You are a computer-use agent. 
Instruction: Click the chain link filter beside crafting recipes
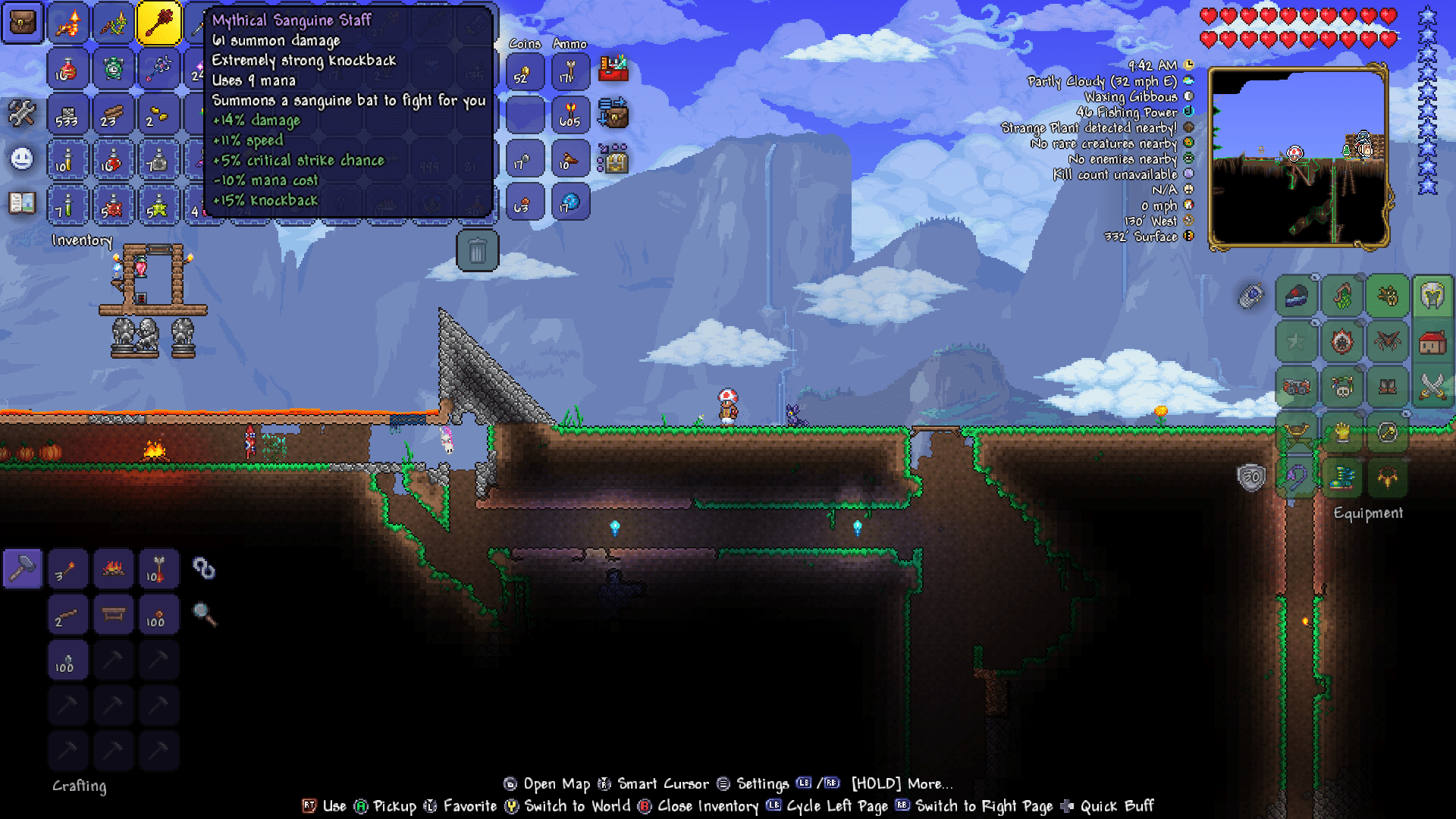[203, 569]
